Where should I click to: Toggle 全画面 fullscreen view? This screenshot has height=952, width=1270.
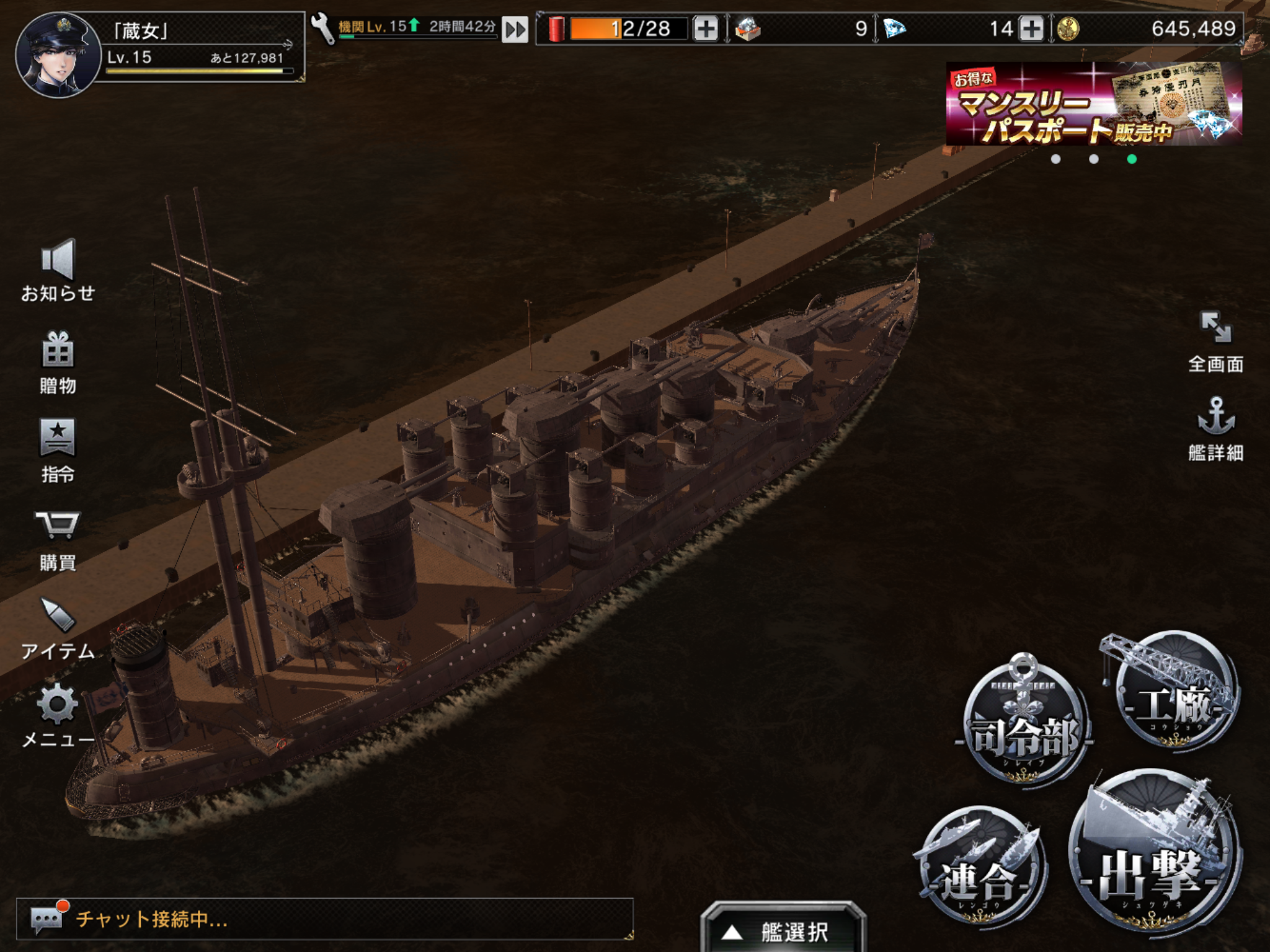[1215, 341]
